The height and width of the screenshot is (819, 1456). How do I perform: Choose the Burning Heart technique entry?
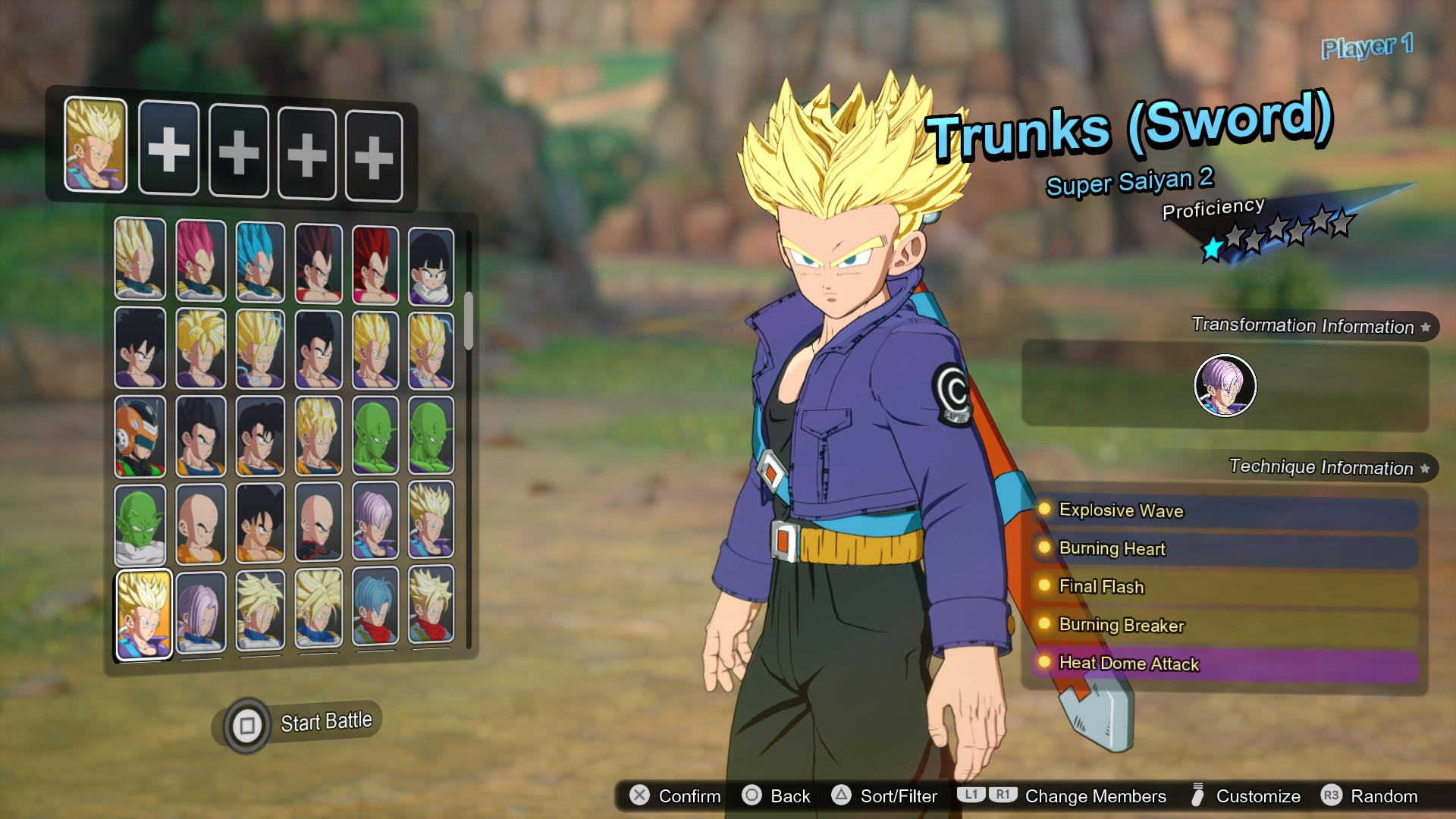coord(1224,549)
